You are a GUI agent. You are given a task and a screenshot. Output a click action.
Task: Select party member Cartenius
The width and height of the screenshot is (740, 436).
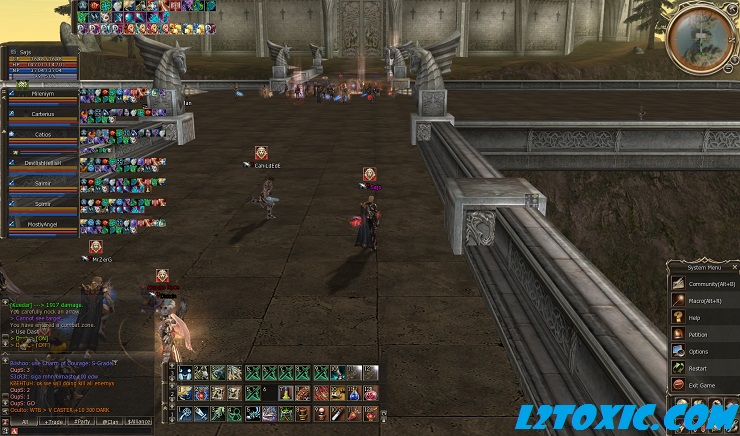click(x=43, y=115)
